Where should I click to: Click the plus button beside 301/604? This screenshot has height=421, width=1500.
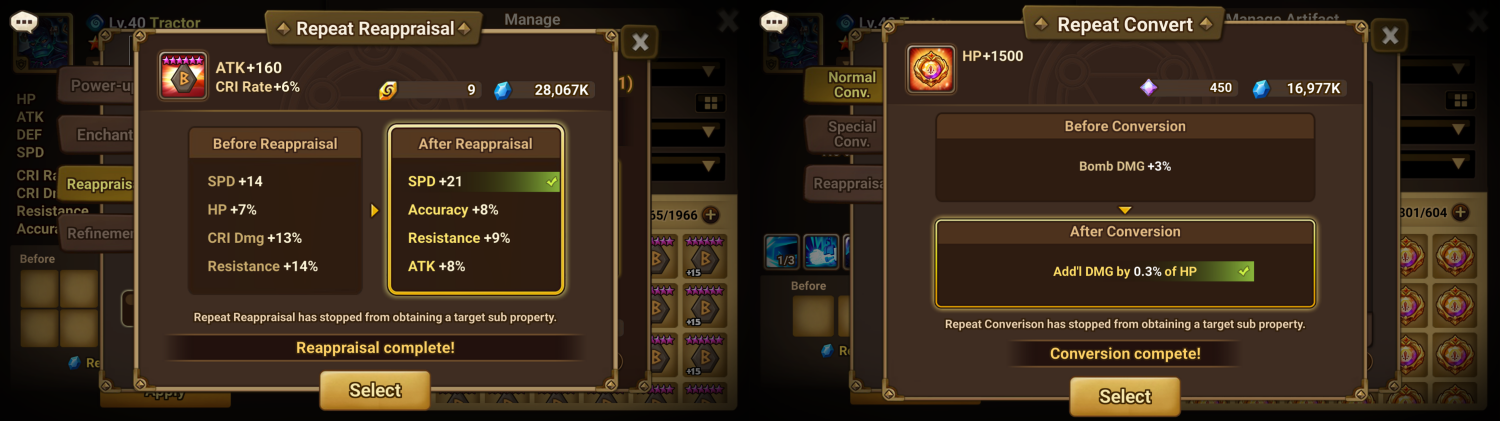1460,212
